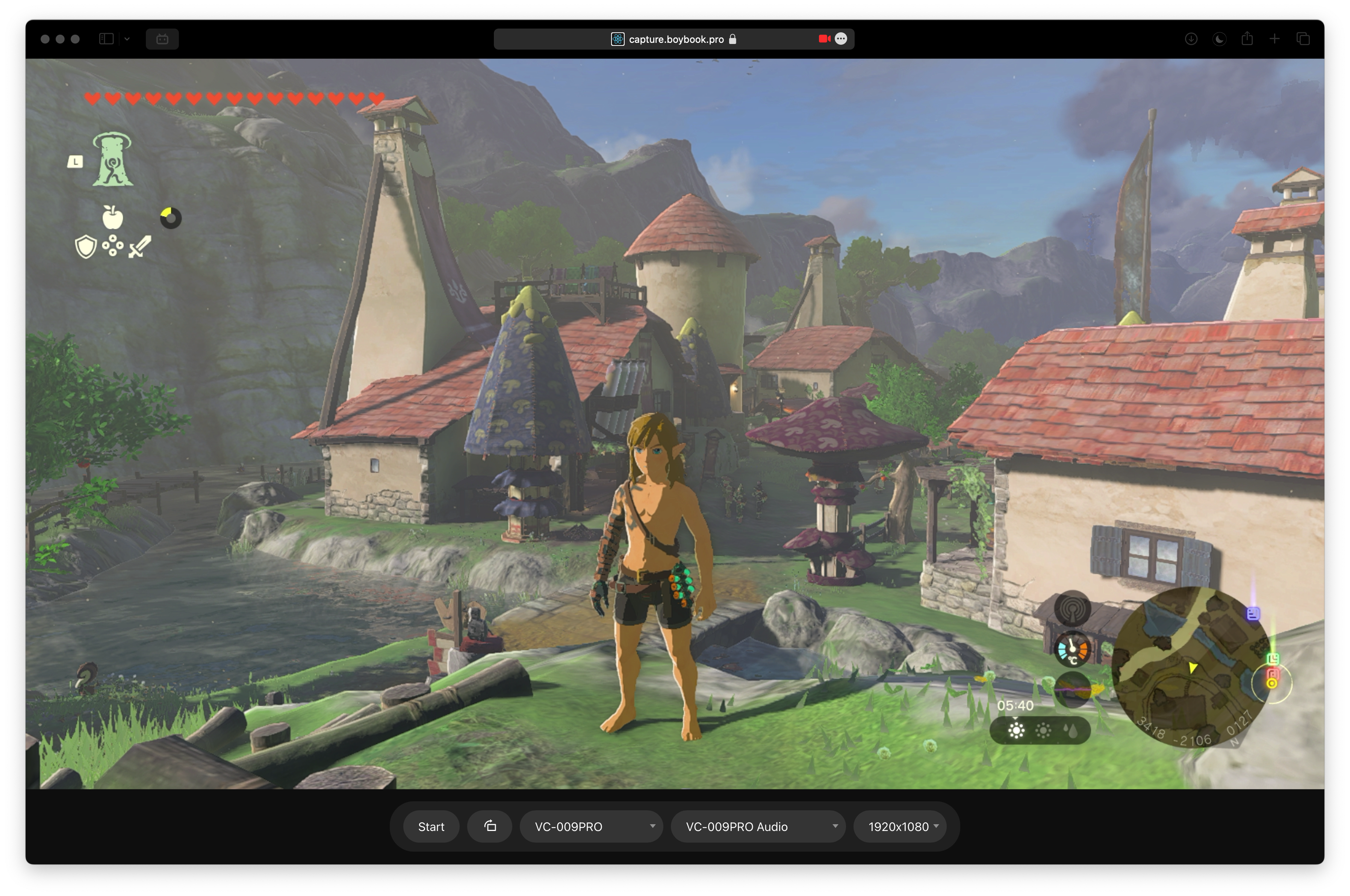Click the rotate button beside Start
This screenshot has width=1350, height=896.
(x=490, y=826)
